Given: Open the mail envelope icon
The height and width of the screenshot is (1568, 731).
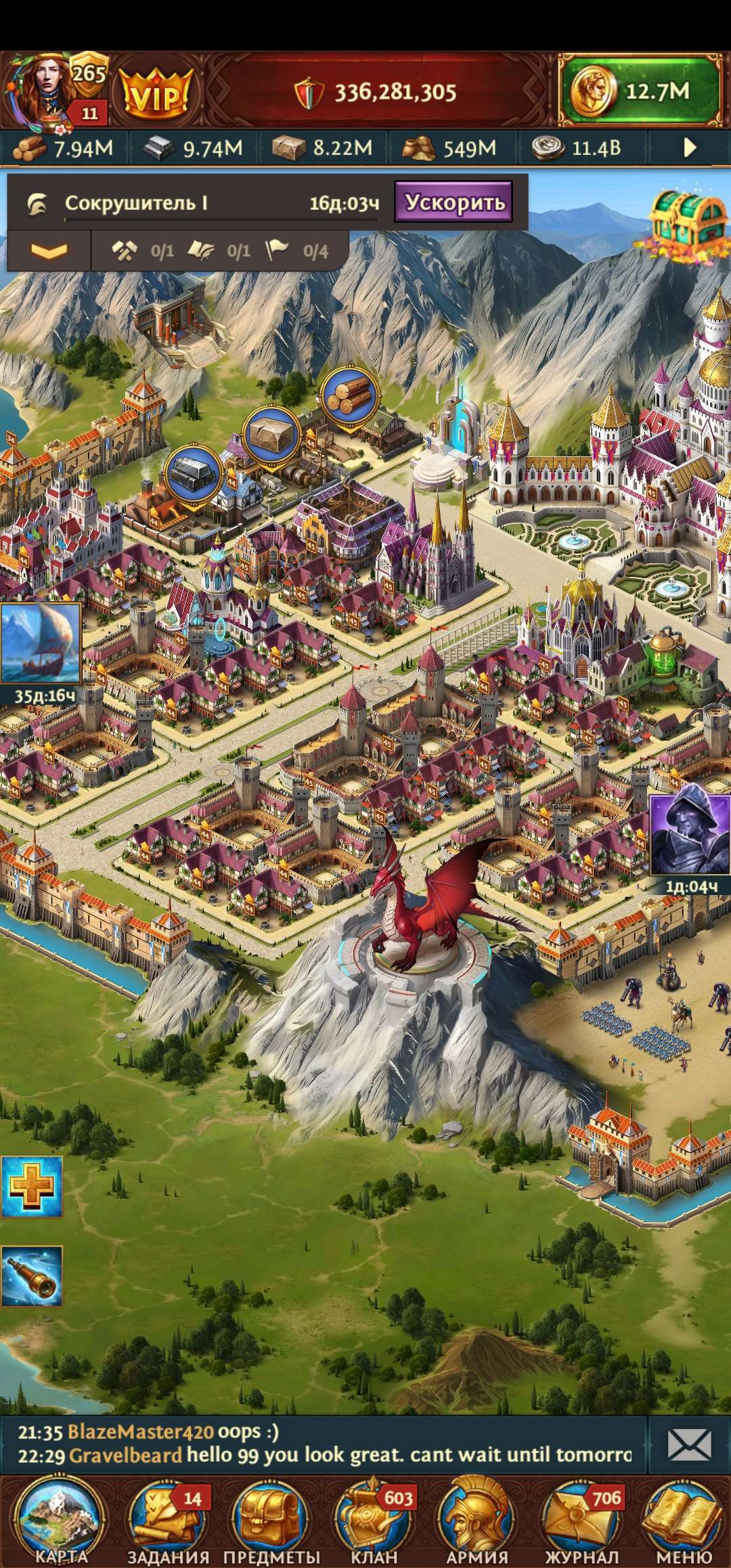Looking at the screenshot, I should 689,1445.
